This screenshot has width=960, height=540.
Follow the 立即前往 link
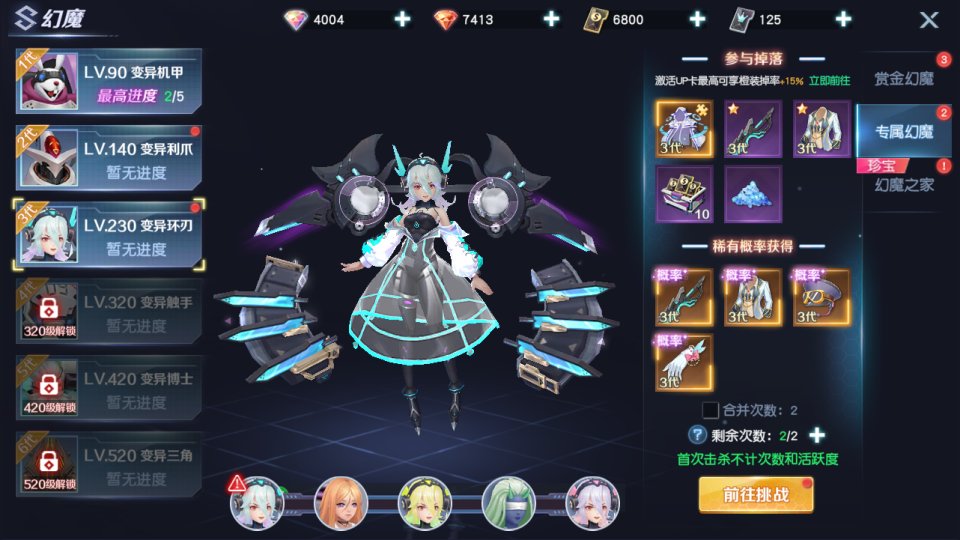[830, 81]
